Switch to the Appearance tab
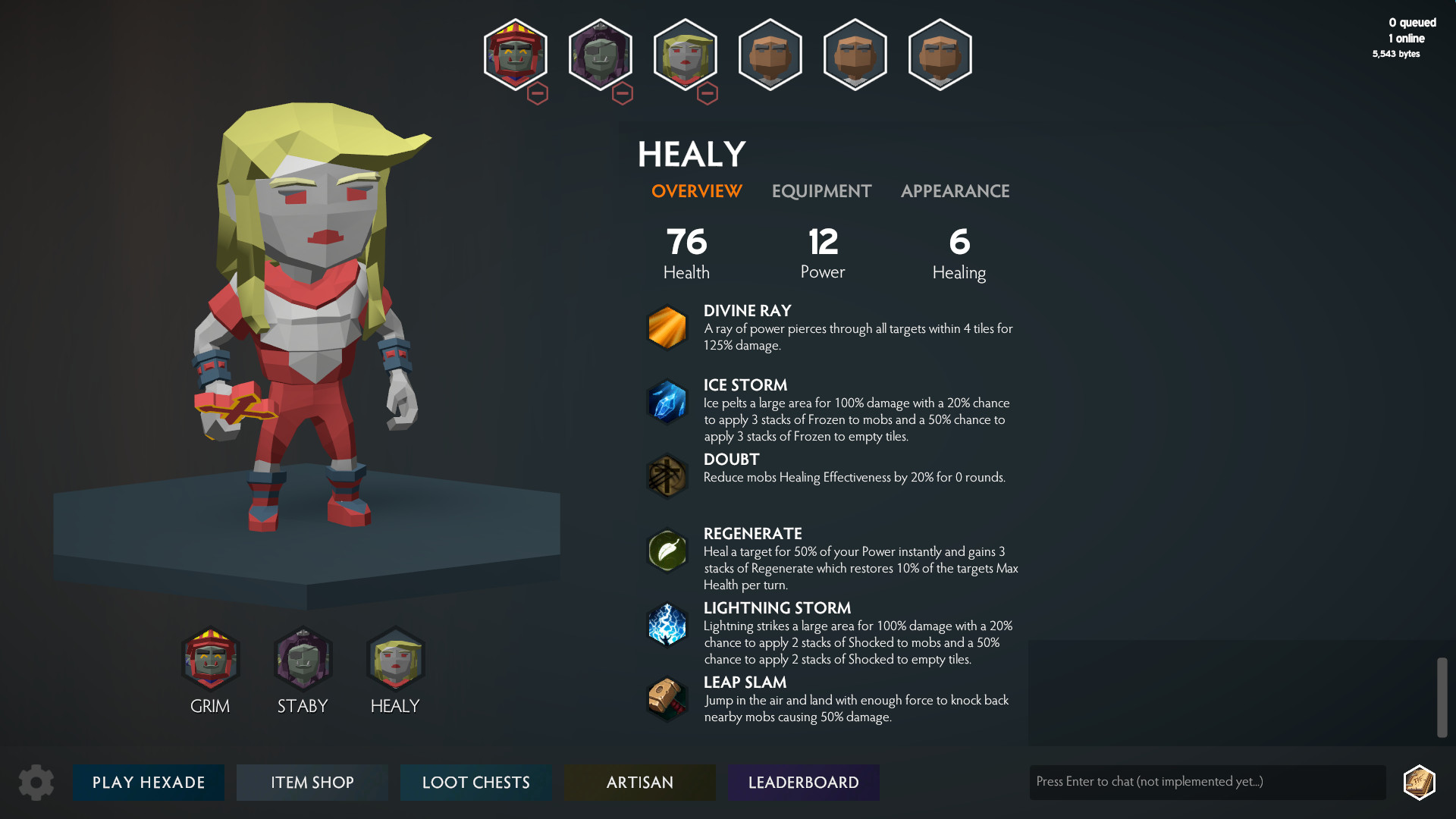This screenshot has height=819, width=1456. click(x=955, y=191)
